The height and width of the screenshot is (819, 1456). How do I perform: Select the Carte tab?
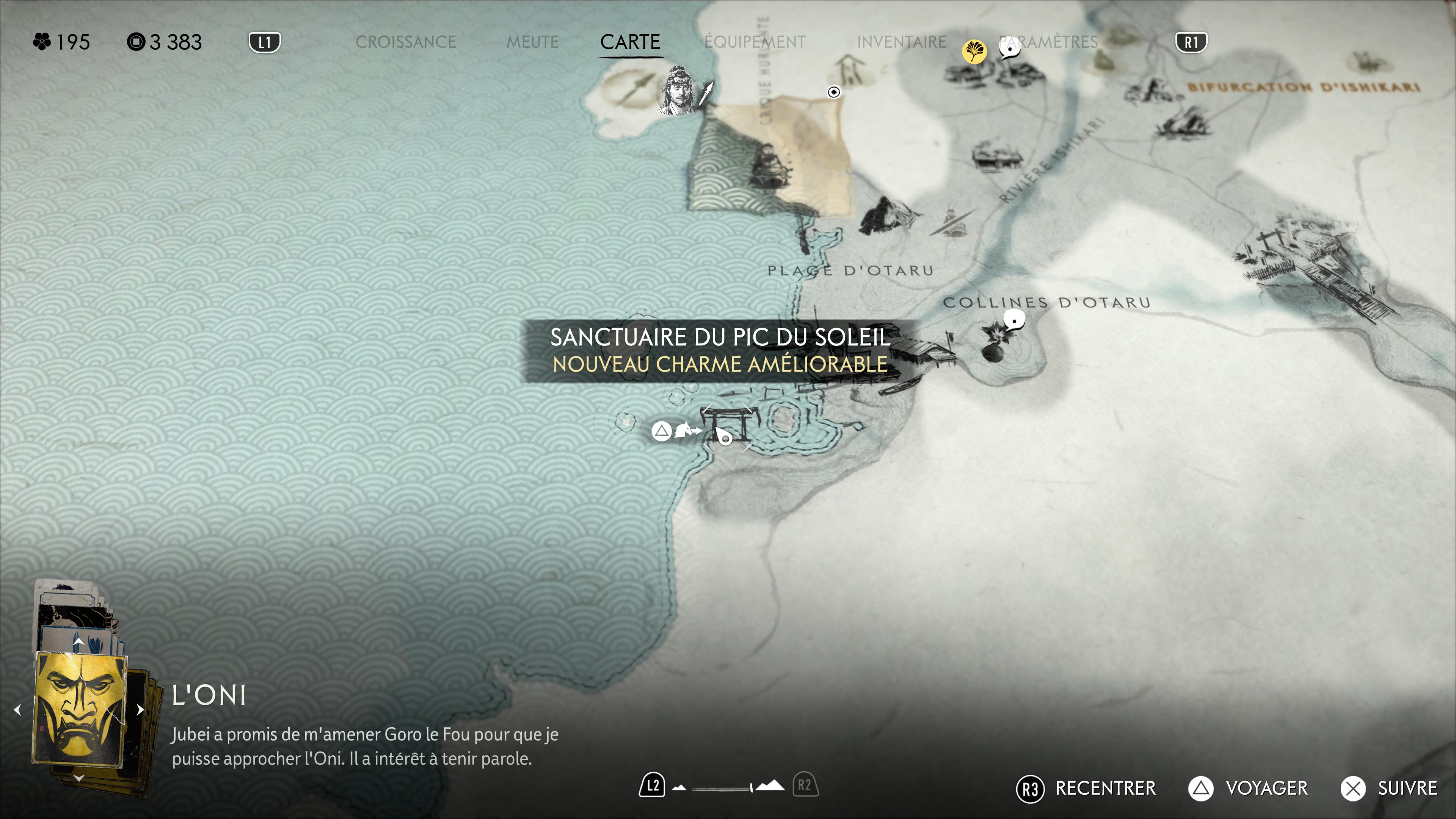630,42
